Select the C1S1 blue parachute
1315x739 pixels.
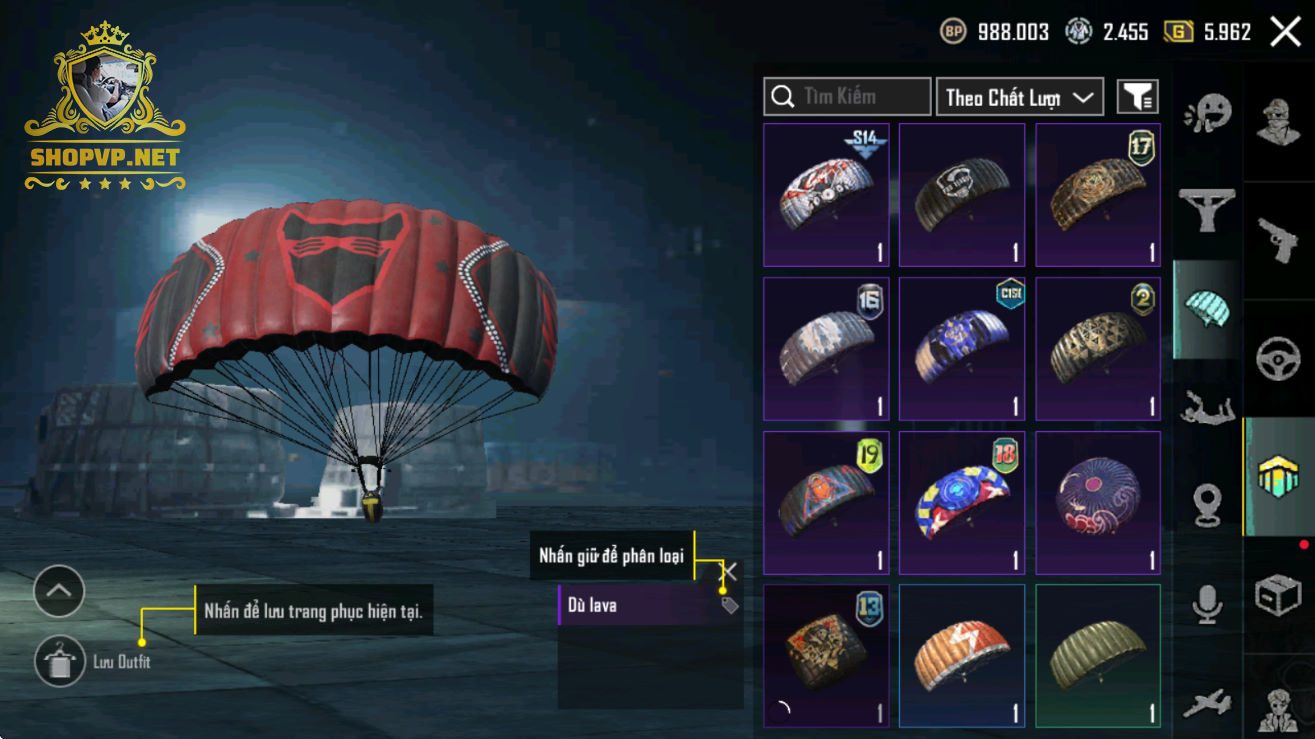click(962, 349)
